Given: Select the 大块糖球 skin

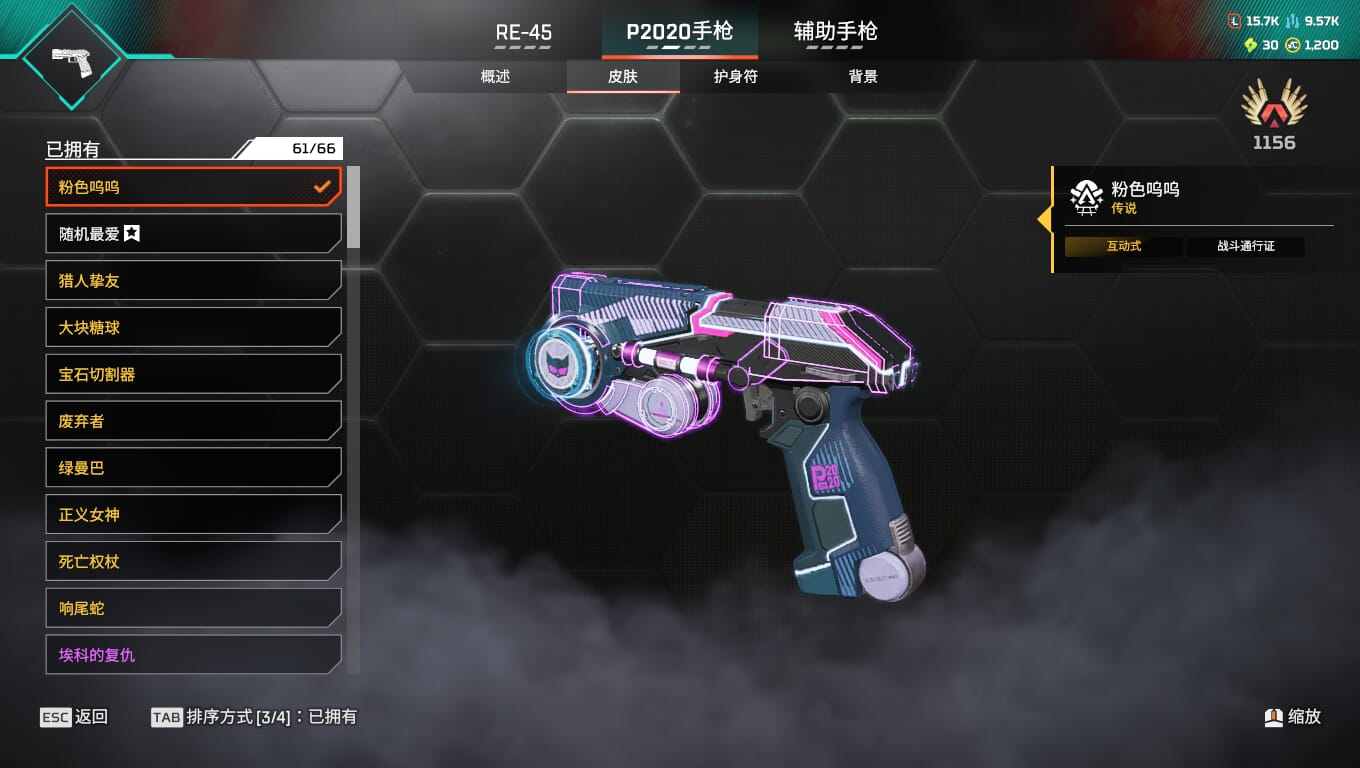Looking at the screenshot, I should pos(193,328).
